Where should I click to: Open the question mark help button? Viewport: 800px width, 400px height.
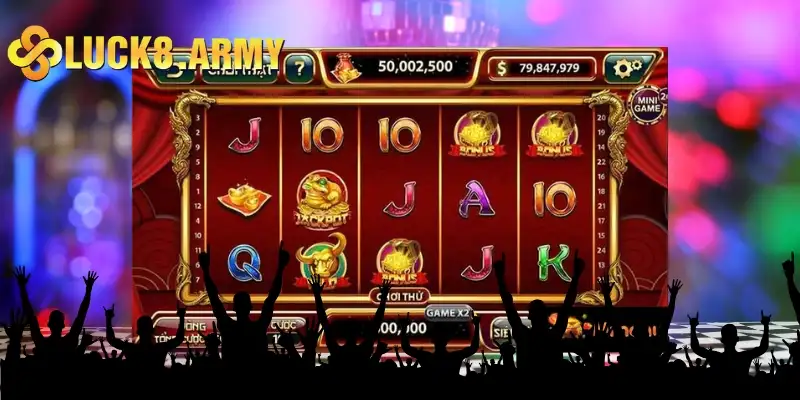point(297,68)
